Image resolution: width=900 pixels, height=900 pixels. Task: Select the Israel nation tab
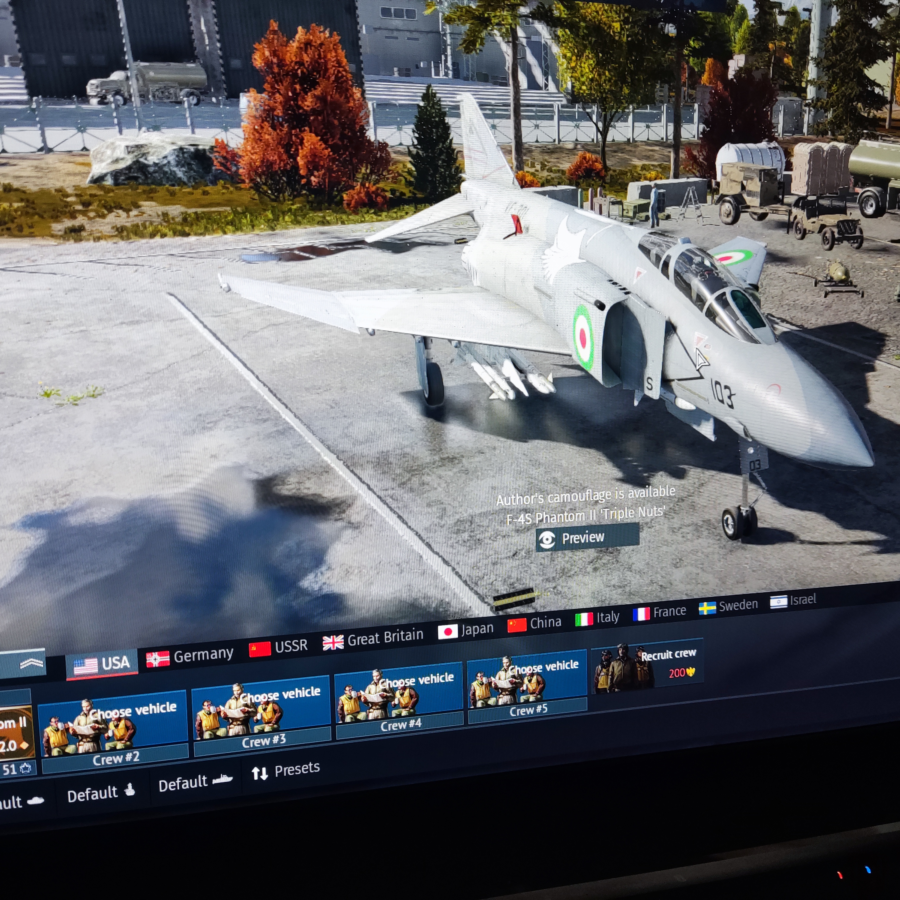pos(793,600)
